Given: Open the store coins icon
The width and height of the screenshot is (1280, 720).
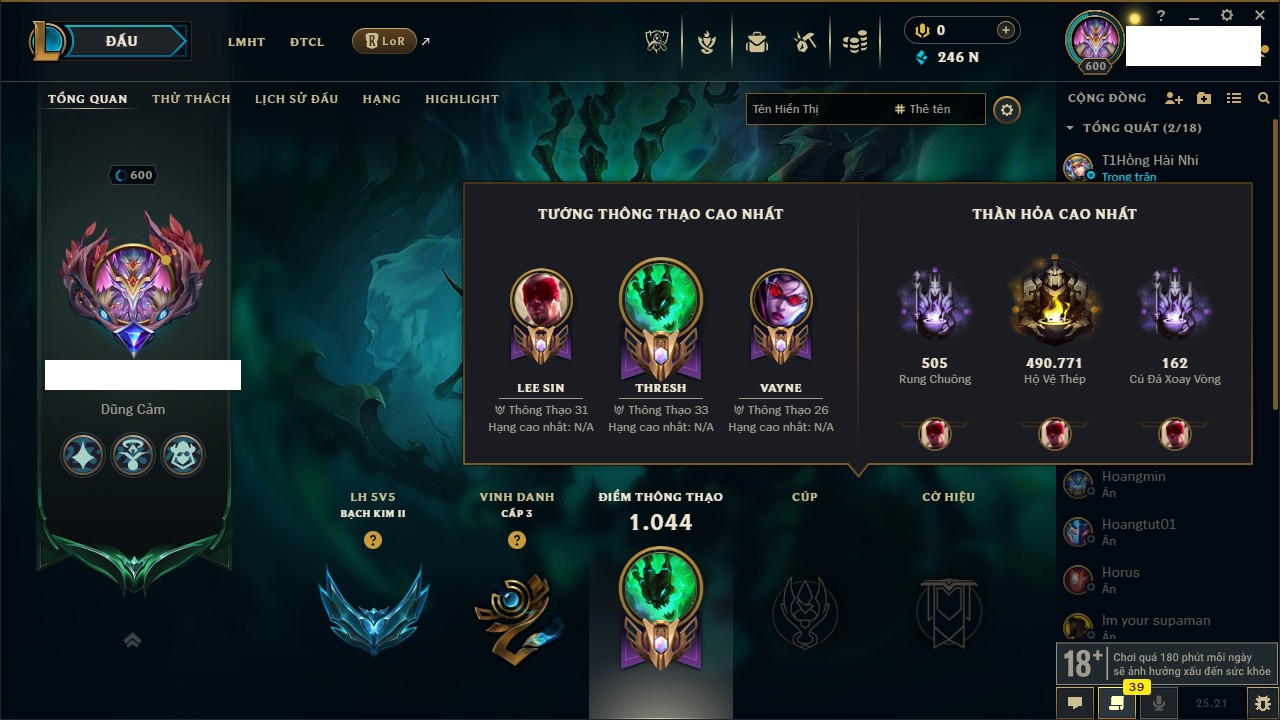Looking at the screenshot, I should point(854,42).
